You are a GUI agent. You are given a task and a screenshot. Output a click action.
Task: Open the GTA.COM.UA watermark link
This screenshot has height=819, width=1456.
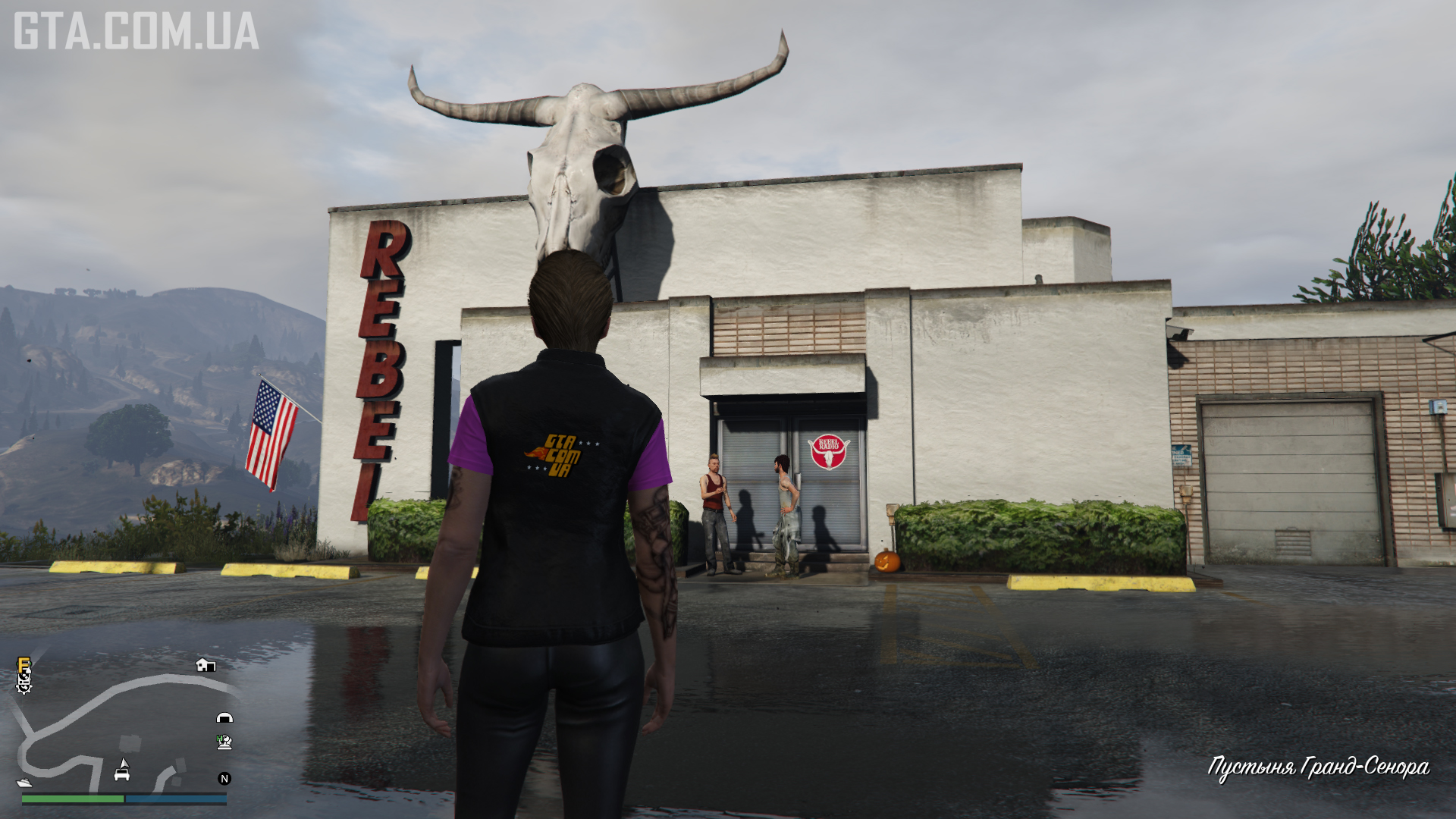point(136,31)
